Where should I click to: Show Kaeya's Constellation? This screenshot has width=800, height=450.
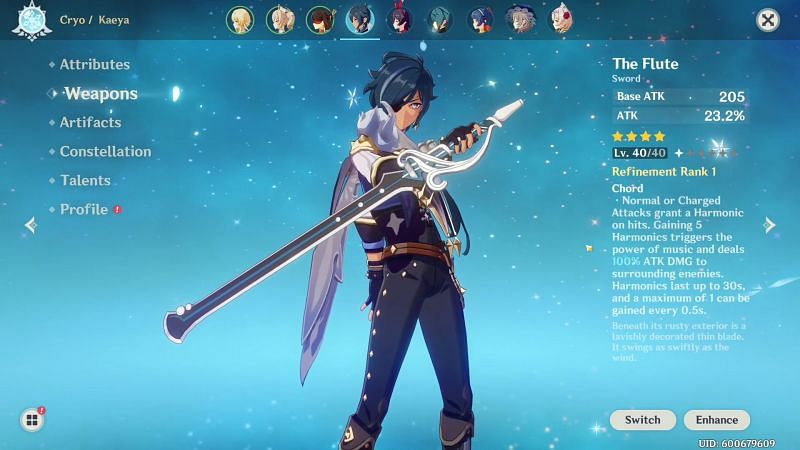[x=105, y=152]
